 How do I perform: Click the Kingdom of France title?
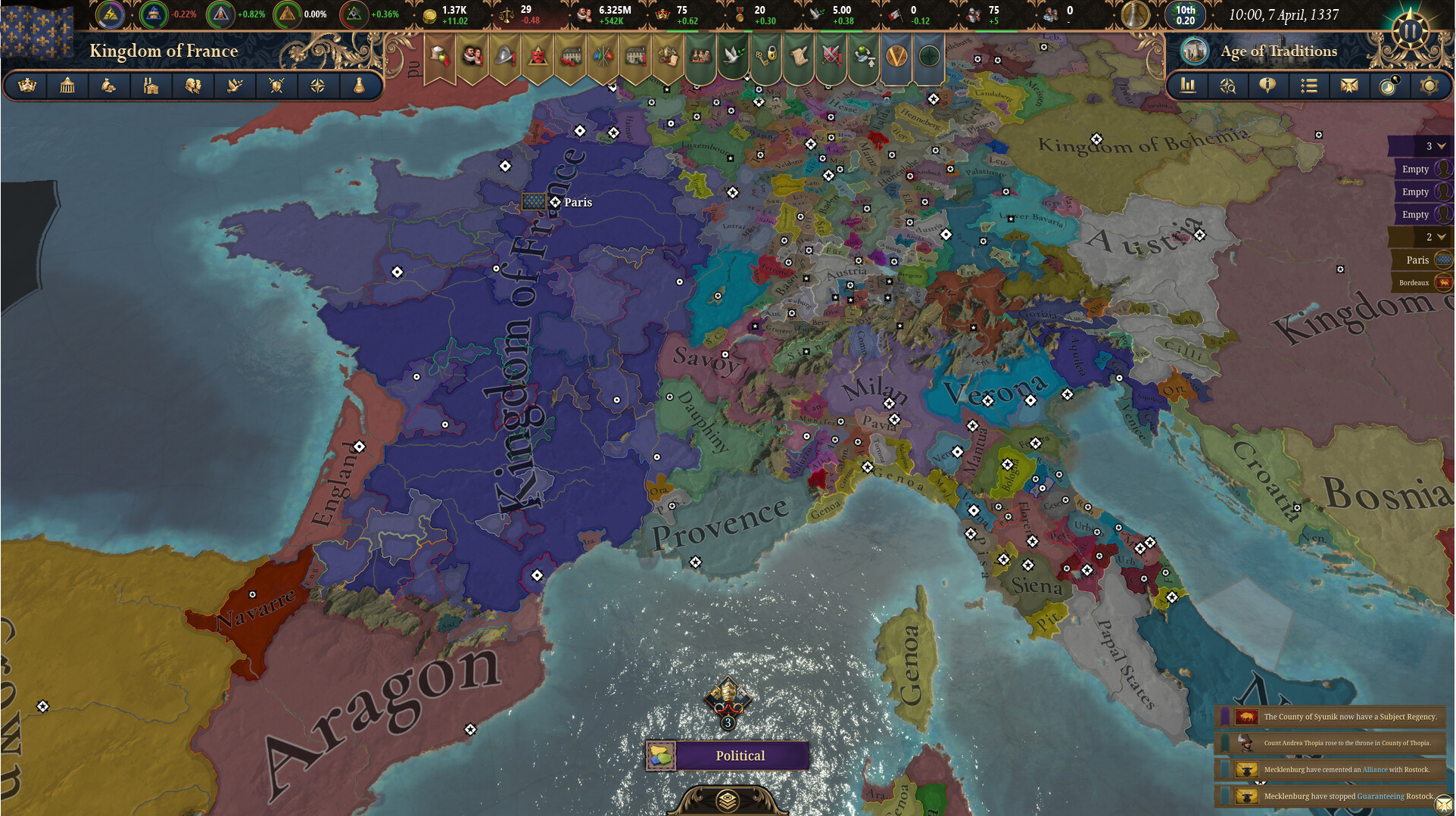[x=163, y=51]
